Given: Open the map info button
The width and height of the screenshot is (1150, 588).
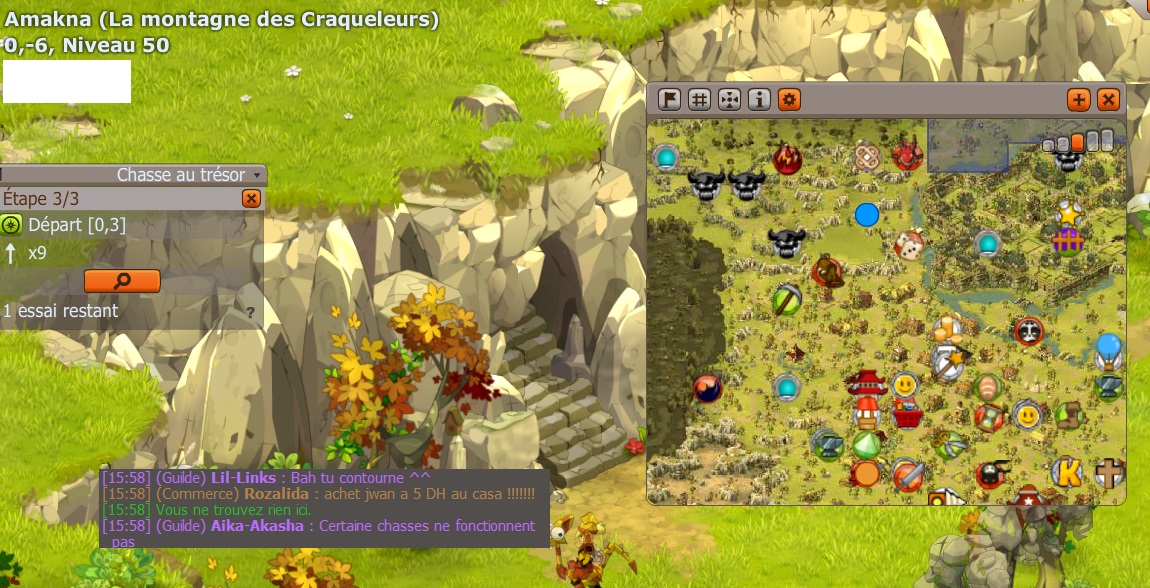Looking at the screenshot, I should [x=759, y=99].
